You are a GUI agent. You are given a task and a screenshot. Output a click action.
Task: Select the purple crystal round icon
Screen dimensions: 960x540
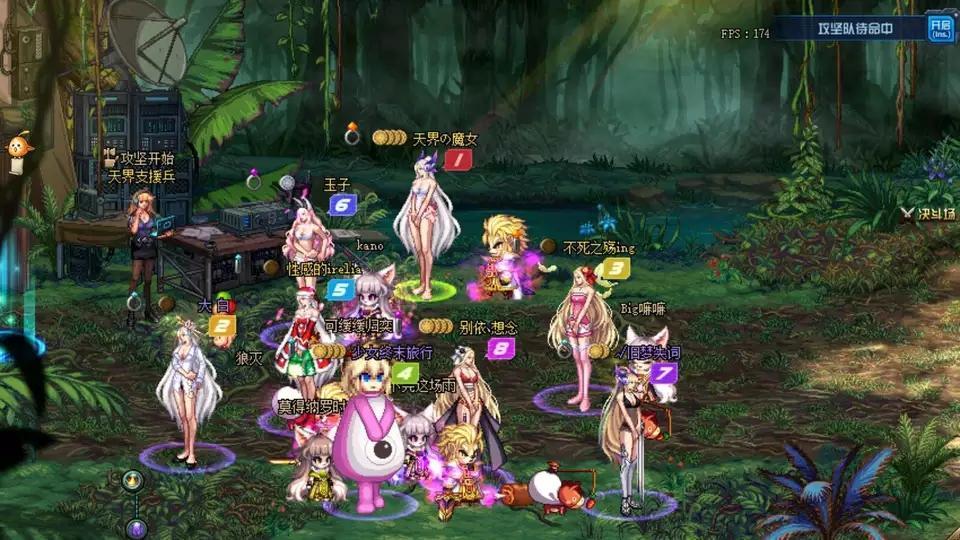[x=137, y=527]
